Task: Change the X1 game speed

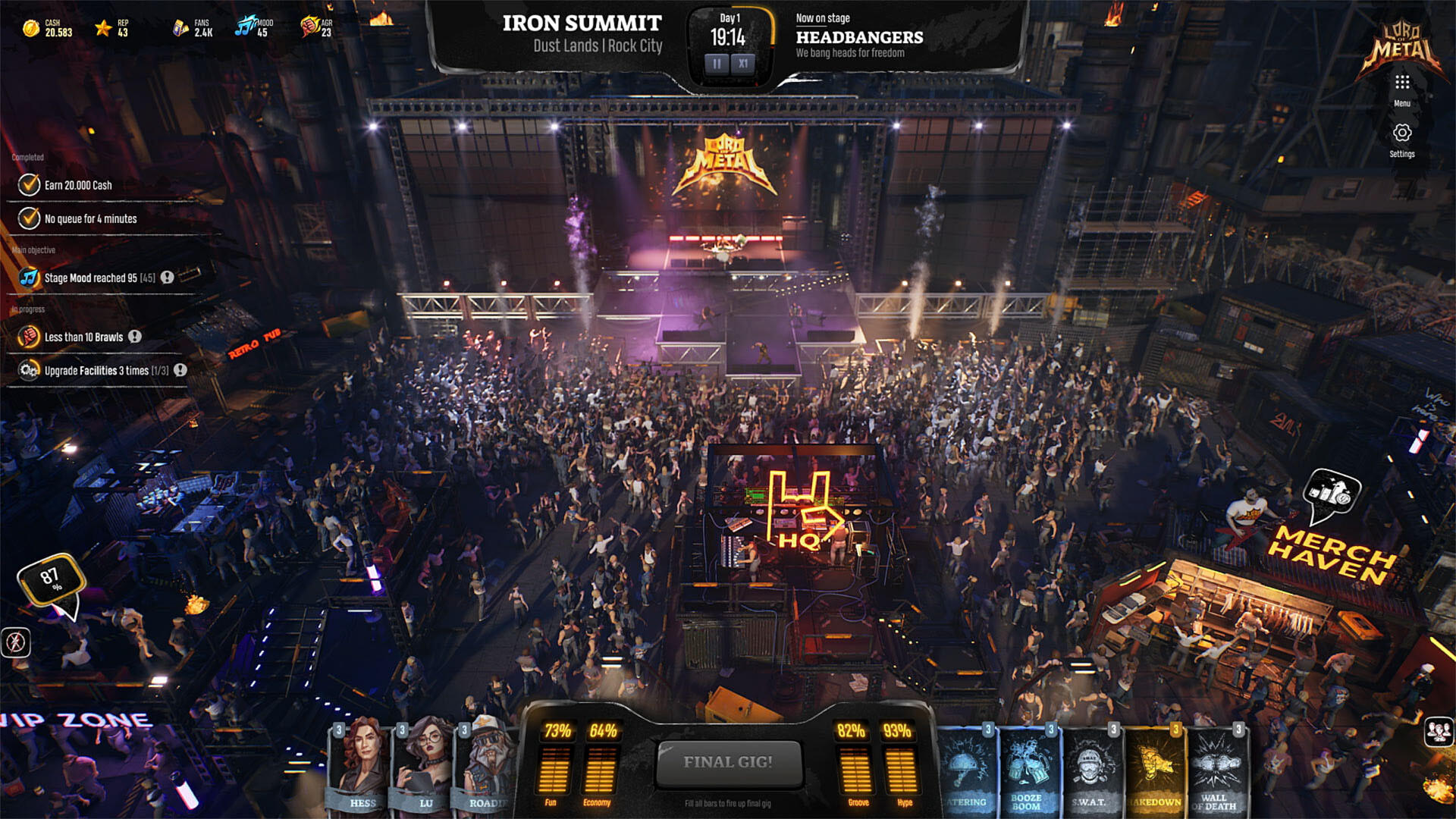Action: pos(743,64)
